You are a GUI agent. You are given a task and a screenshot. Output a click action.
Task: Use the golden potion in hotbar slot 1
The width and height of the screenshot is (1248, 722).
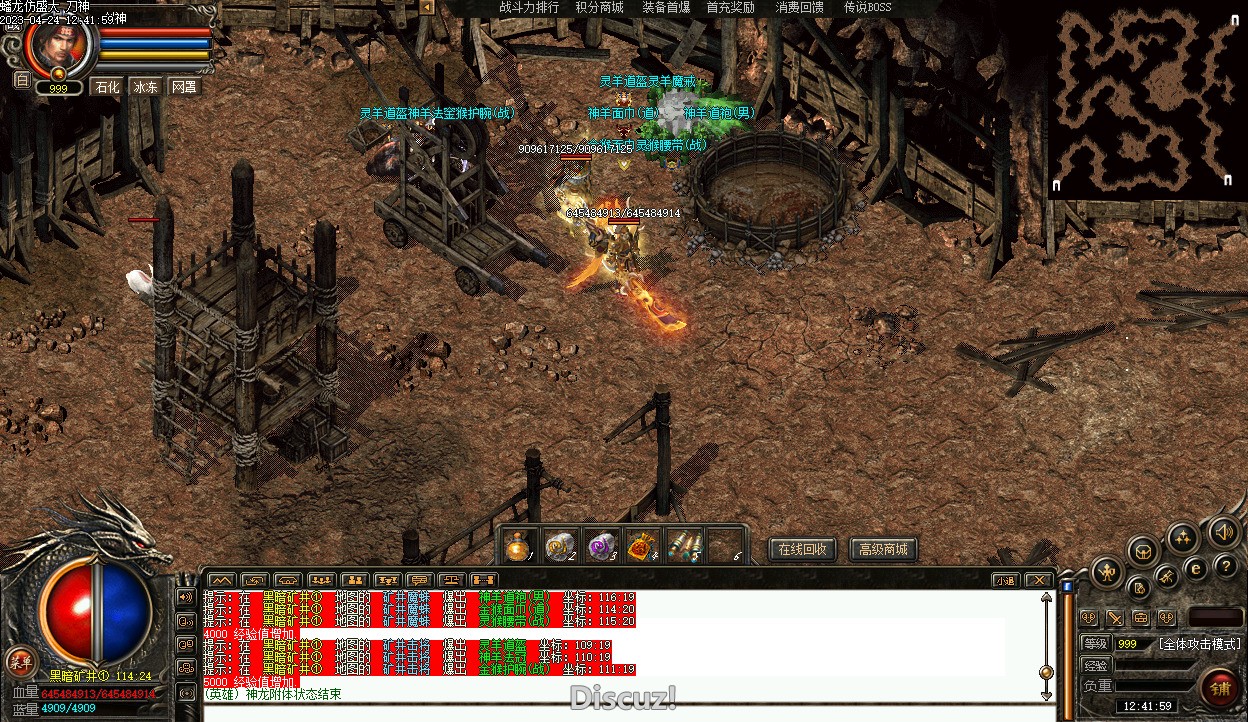point(517,546)
